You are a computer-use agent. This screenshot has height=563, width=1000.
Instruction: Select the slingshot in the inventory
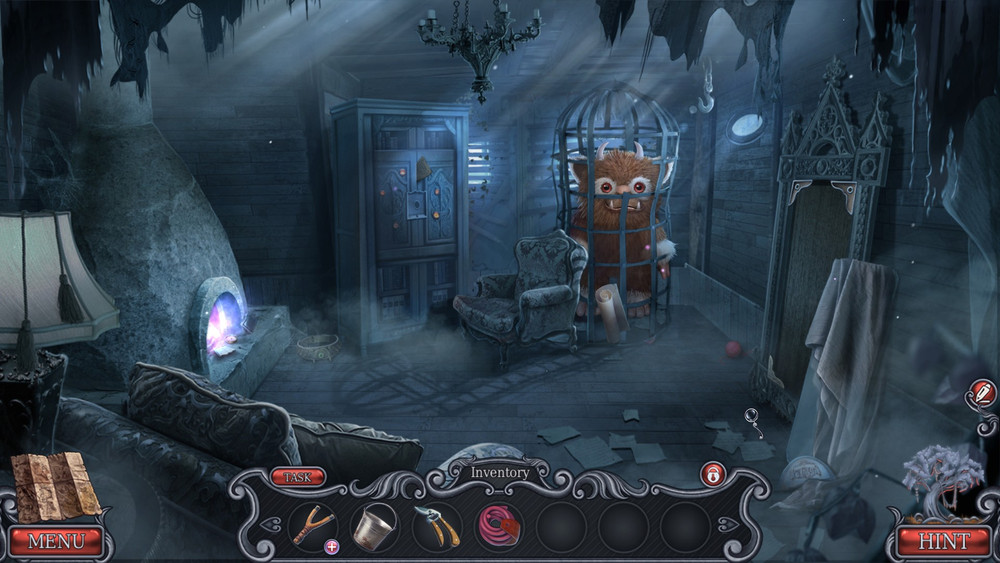coord(312,525)
